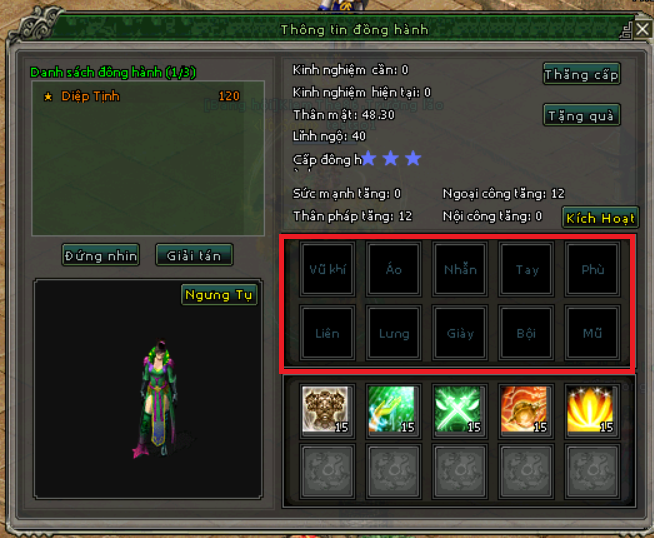Open the Tặng quà gift option
The width and height of the screenshot is (654, 538).
pos(582,116)
